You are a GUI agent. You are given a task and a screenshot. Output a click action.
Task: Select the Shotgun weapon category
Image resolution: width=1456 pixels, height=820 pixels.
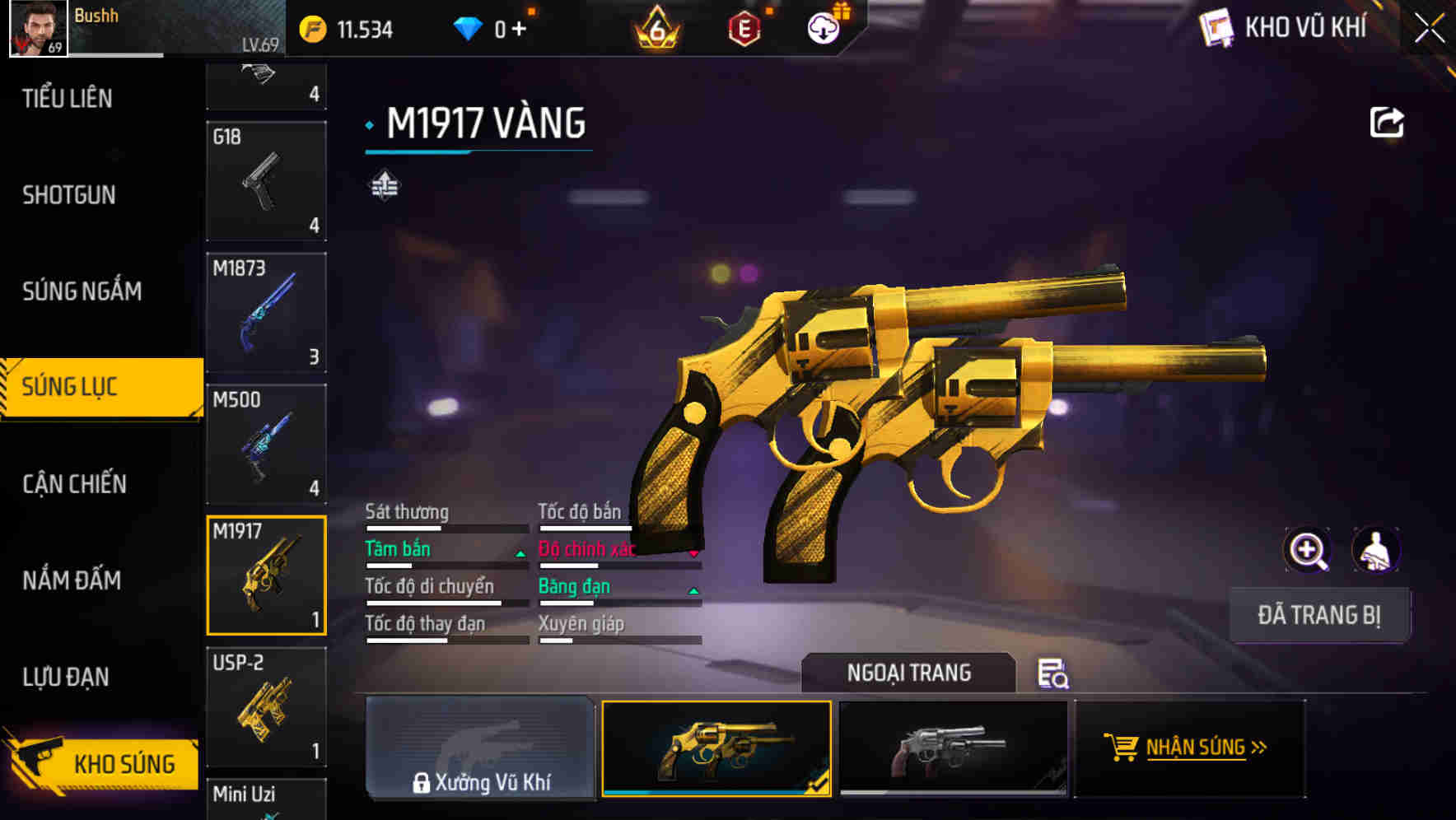click(x=68, y=195)
